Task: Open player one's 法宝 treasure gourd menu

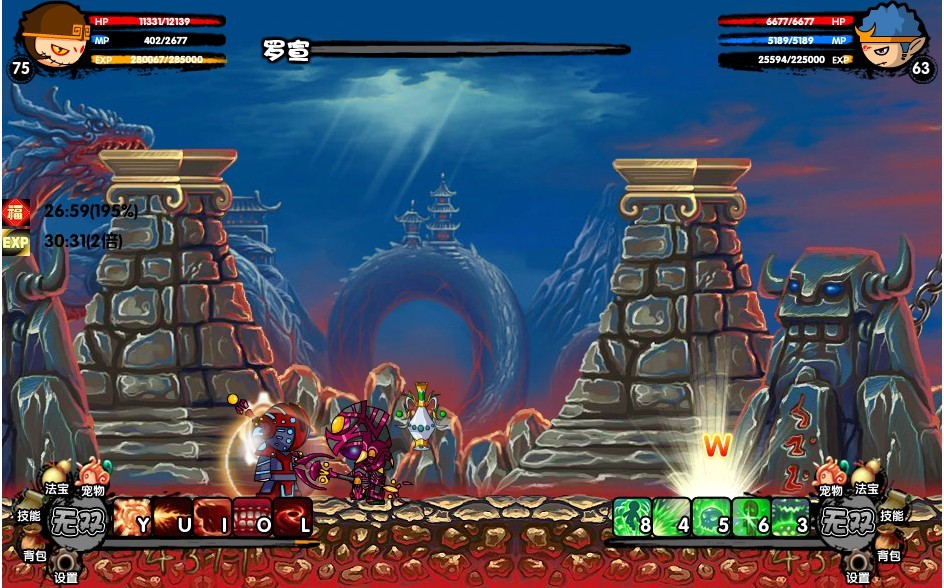Action: tap(57, 477)
